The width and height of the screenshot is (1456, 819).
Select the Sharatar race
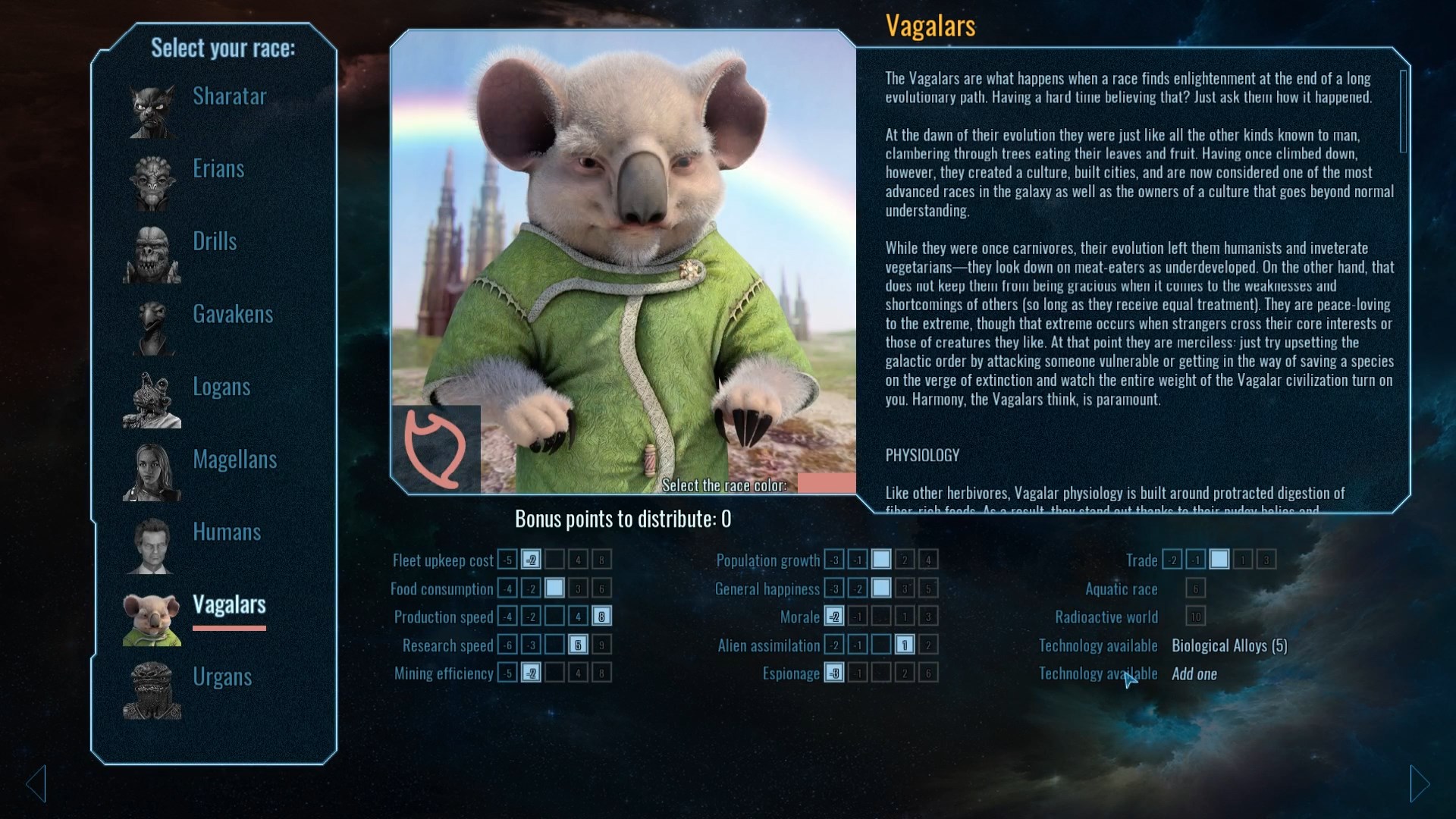pyautogui.click(x=229, y=96)
